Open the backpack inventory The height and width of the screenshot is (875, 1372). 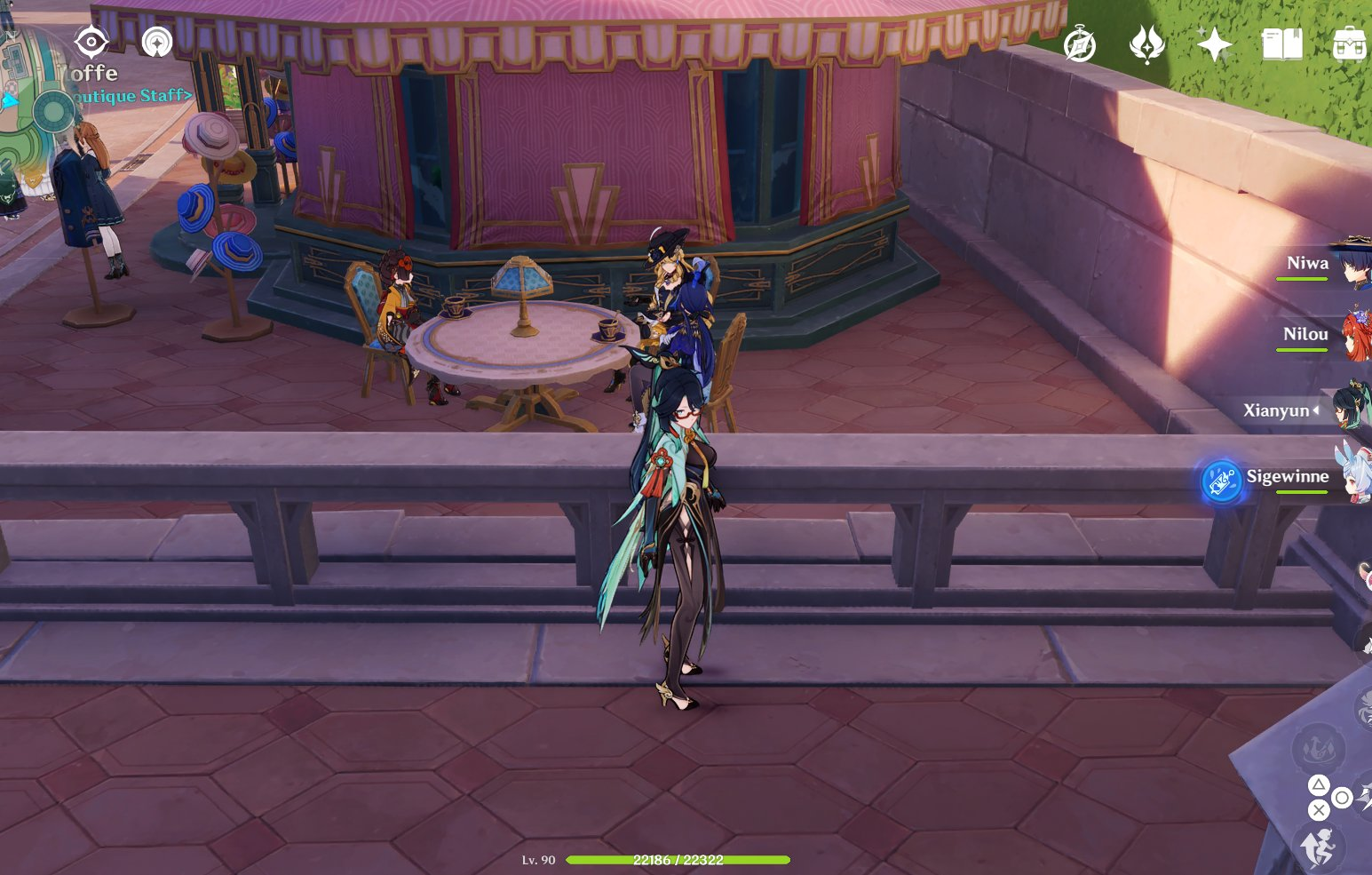pos(1349,44)
